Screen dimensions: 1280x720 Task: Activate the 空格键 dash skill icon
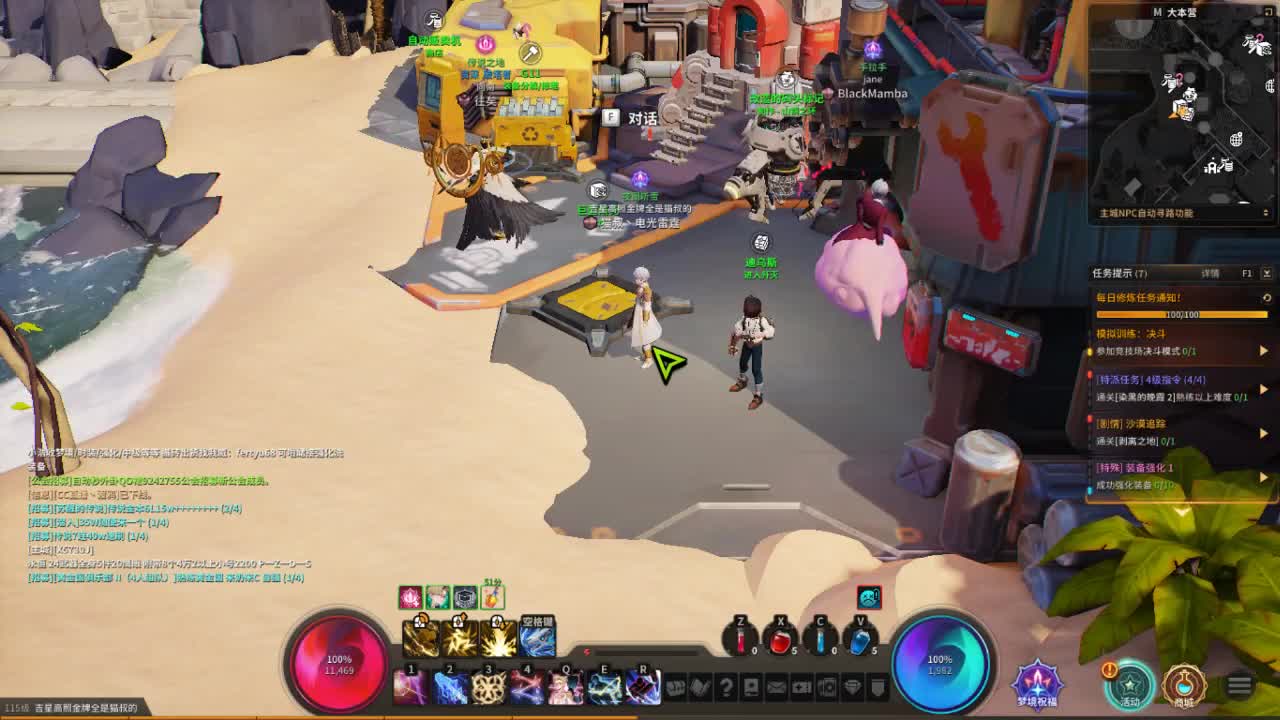537,637
